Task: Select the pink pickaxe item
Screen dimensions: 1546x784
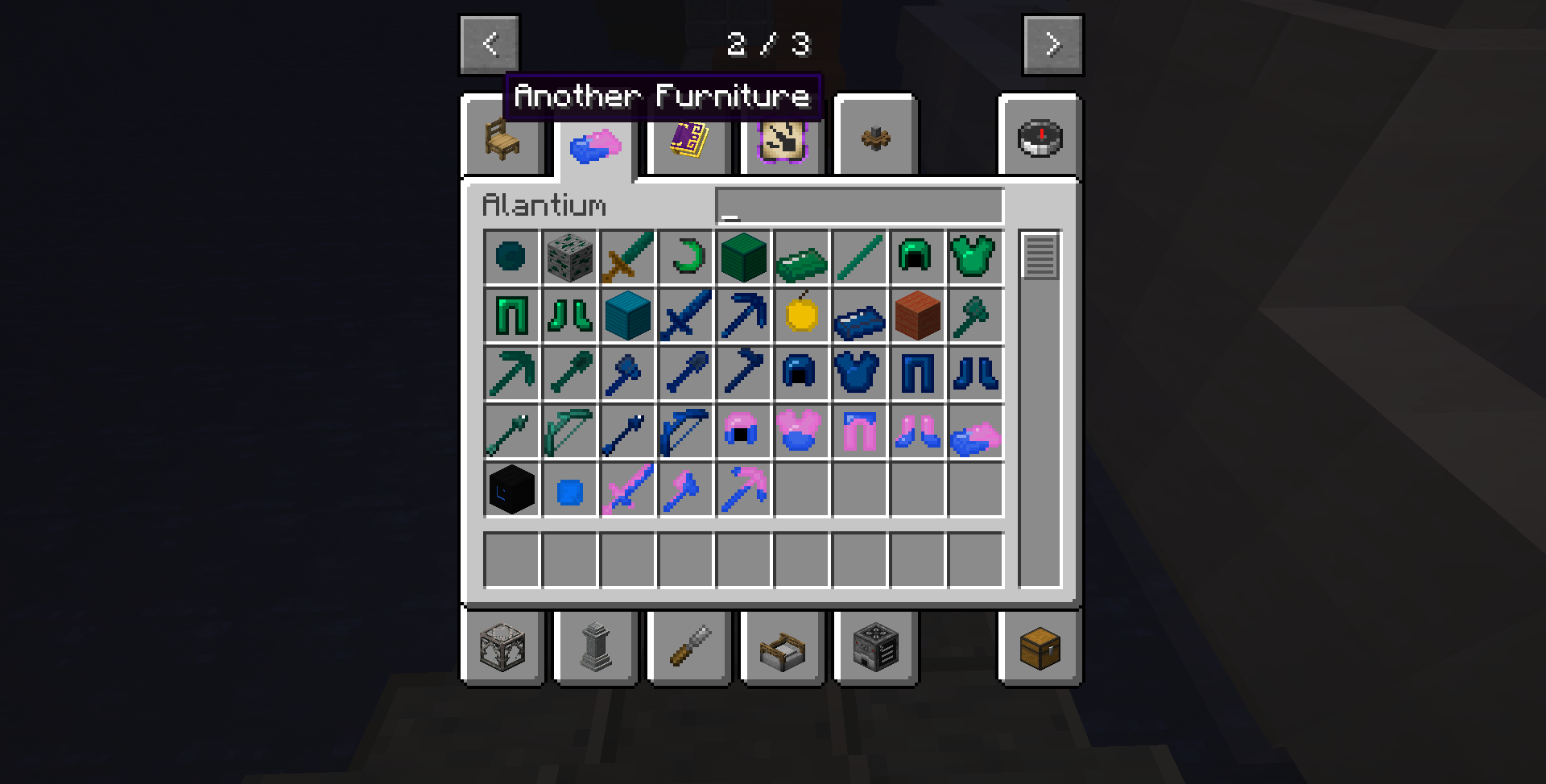Action: pyautogui.click(x=743, y=489)
